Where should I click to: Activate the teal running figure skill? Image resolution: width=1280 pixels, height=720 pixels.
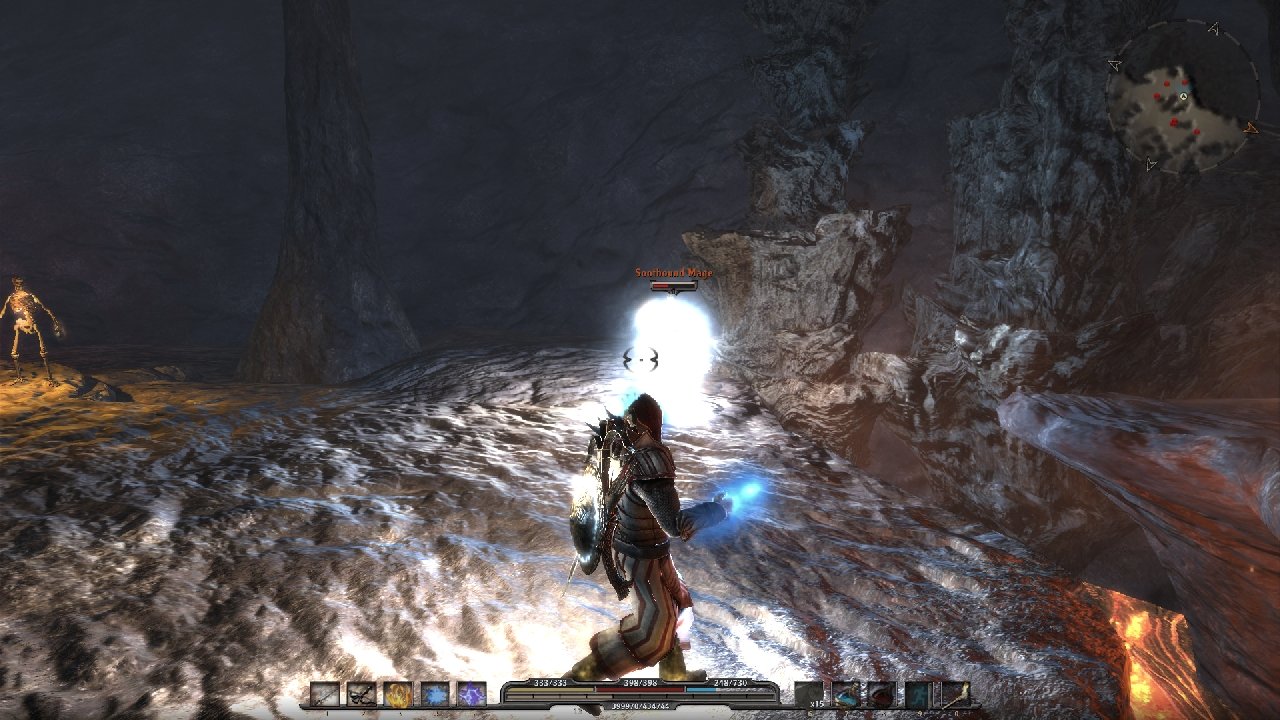pos(919,694)
